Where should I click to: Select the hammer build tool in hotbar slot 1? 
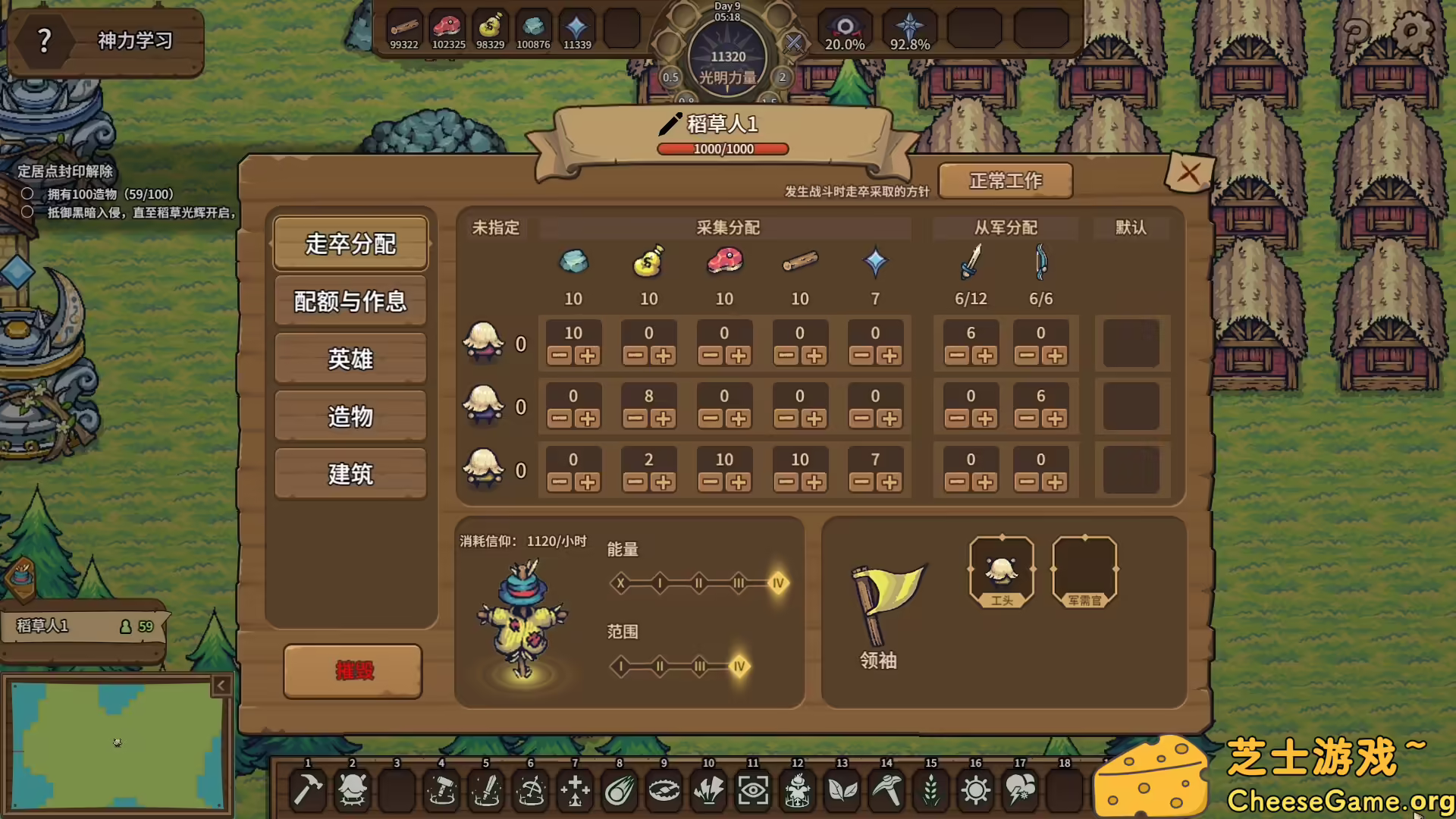point(307,789)
